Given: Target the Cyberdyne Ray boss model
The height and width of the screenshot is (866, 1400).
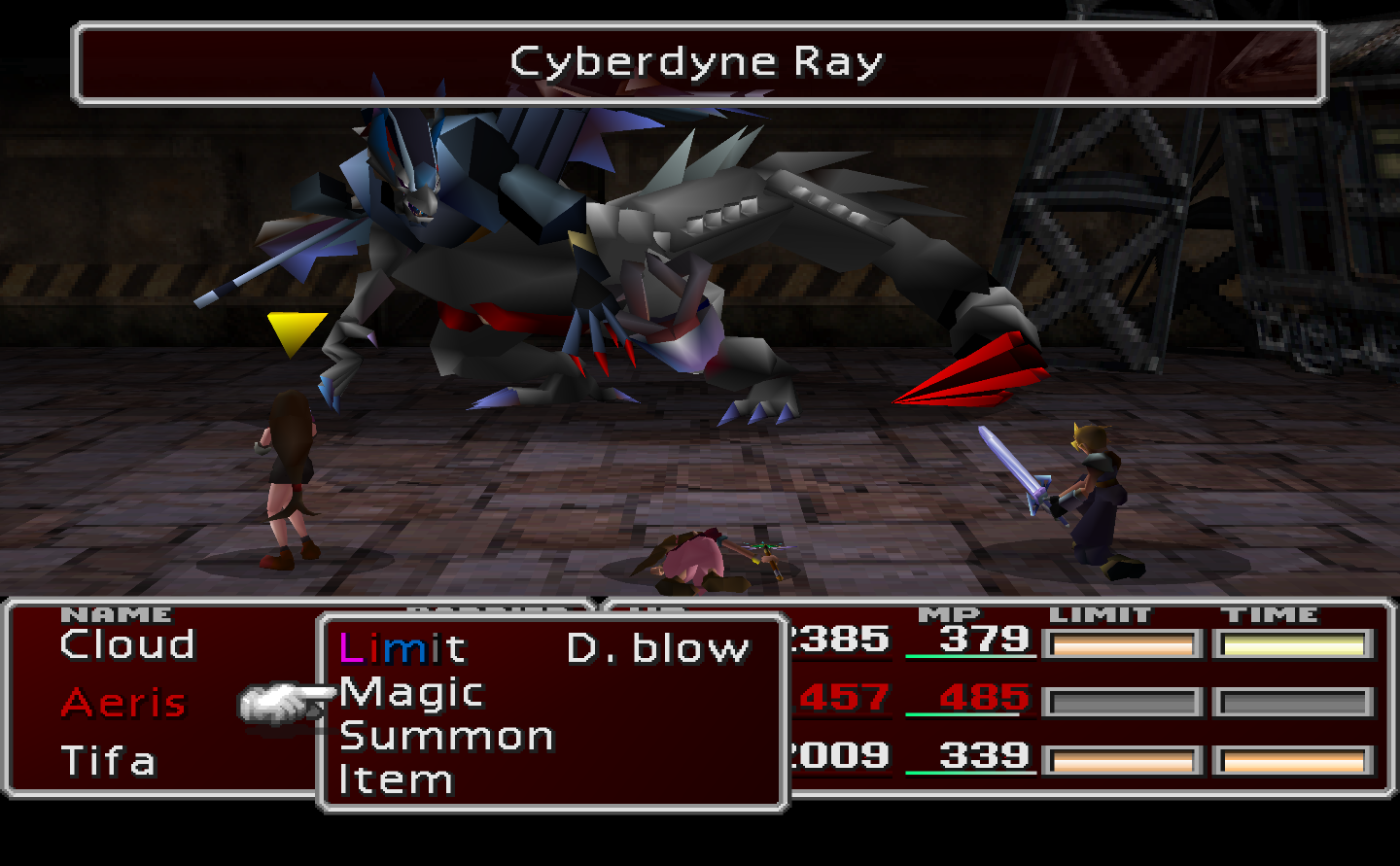Looking at the screenshot, I should pos(632,243).
